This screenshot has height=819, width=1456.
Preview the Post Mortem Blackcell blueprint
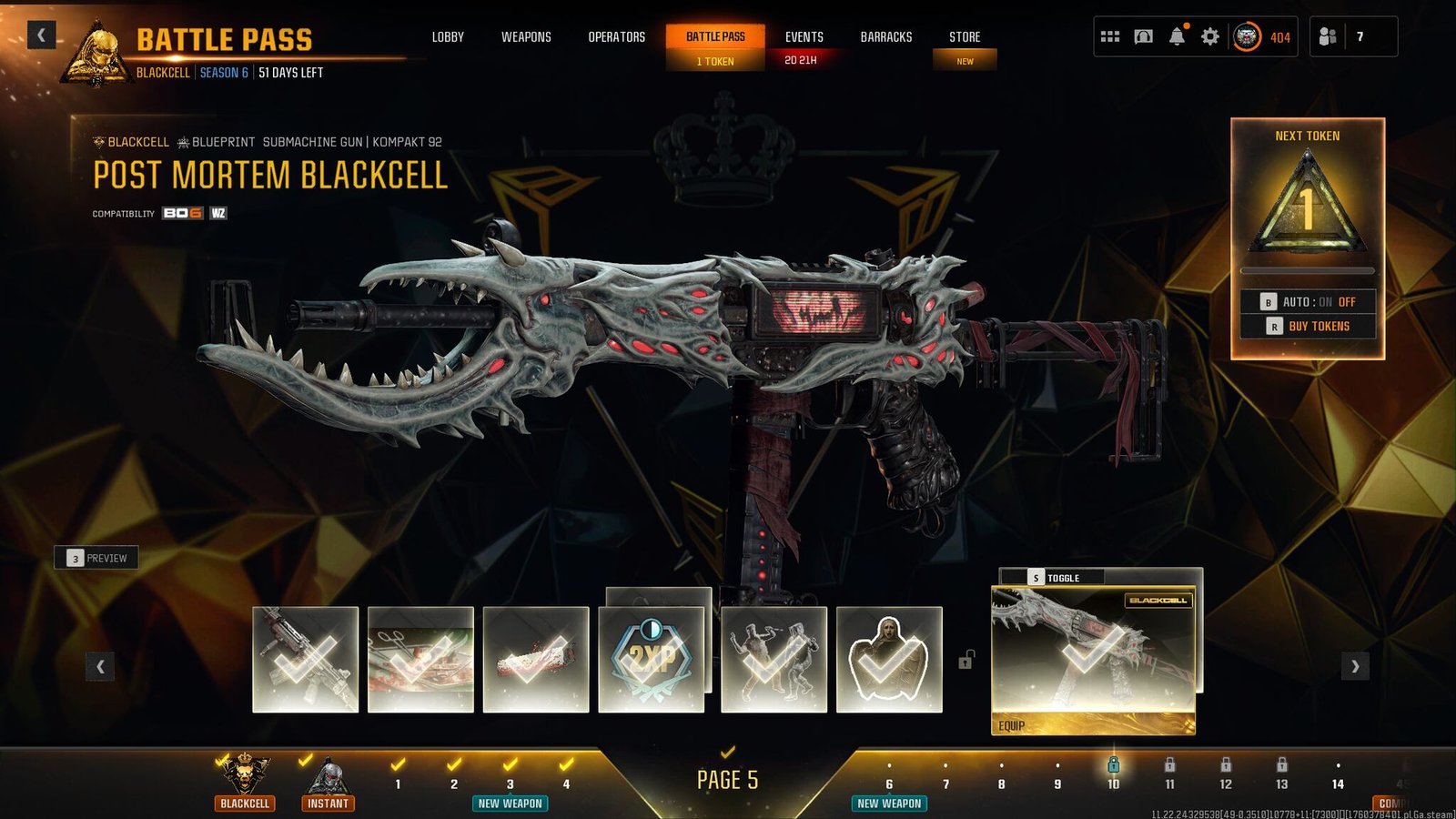coord(96,558)
